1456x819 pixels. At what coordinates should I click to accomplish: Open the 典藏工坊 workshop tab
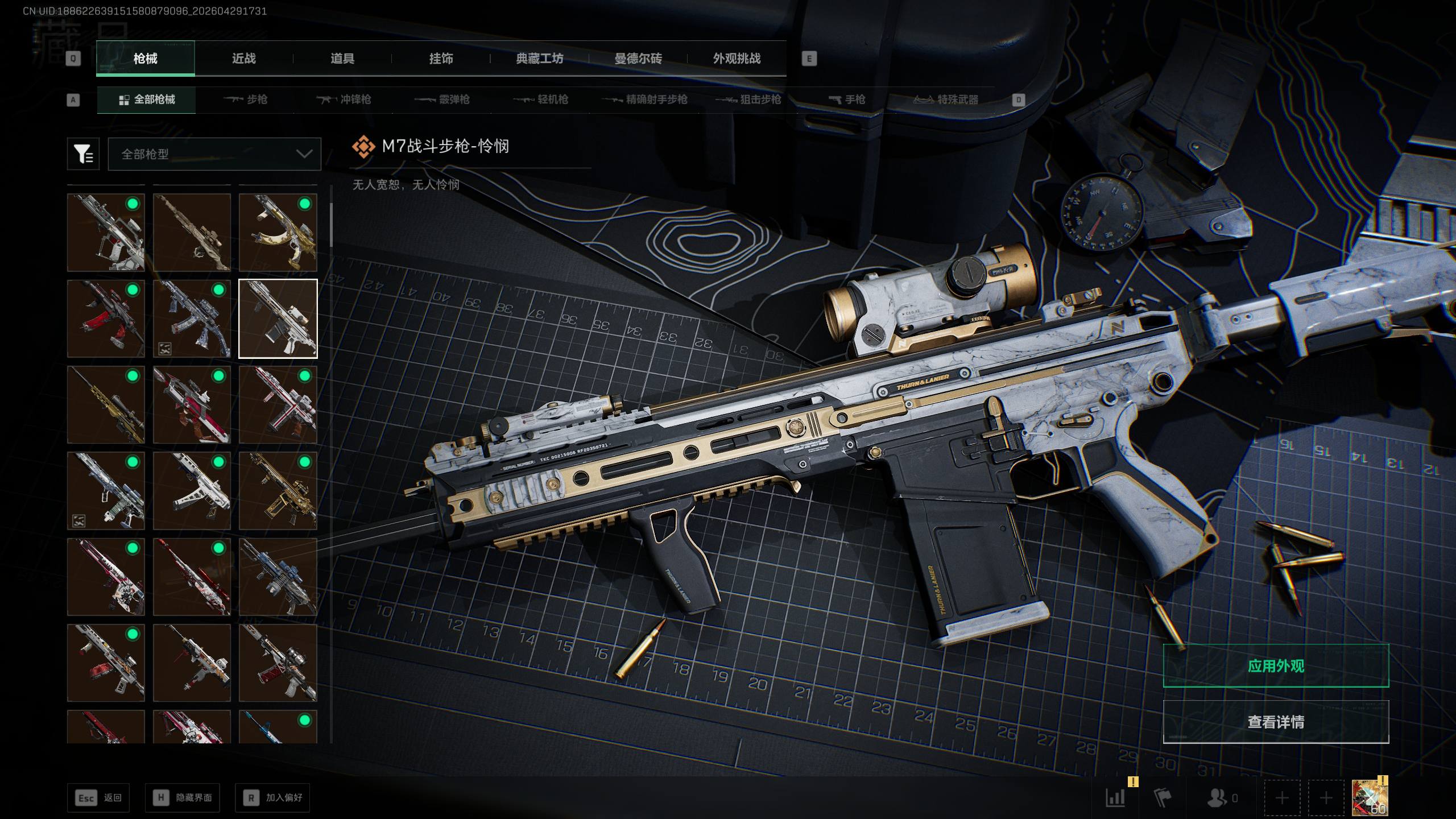(x=539, y=59)
